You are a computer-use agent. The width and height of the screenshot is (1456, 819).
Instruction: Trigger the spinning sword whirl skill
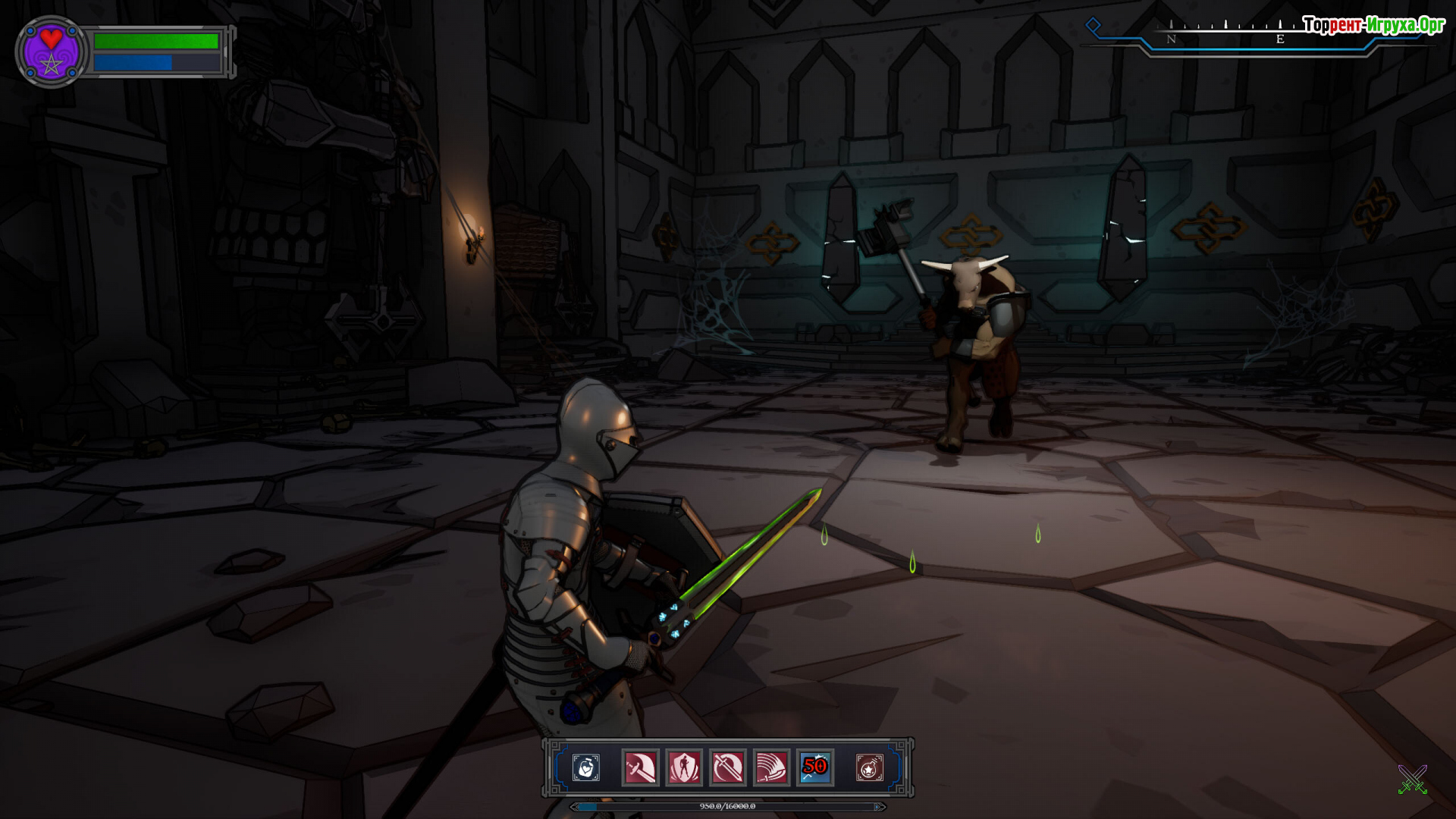(728, 768)
